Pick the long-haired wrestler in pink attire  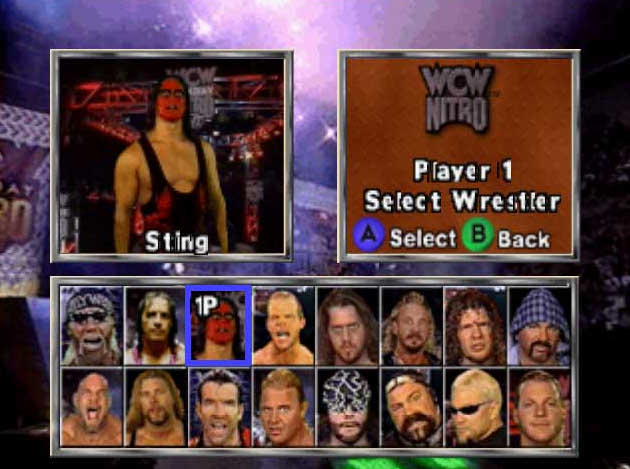coord(153,326)
